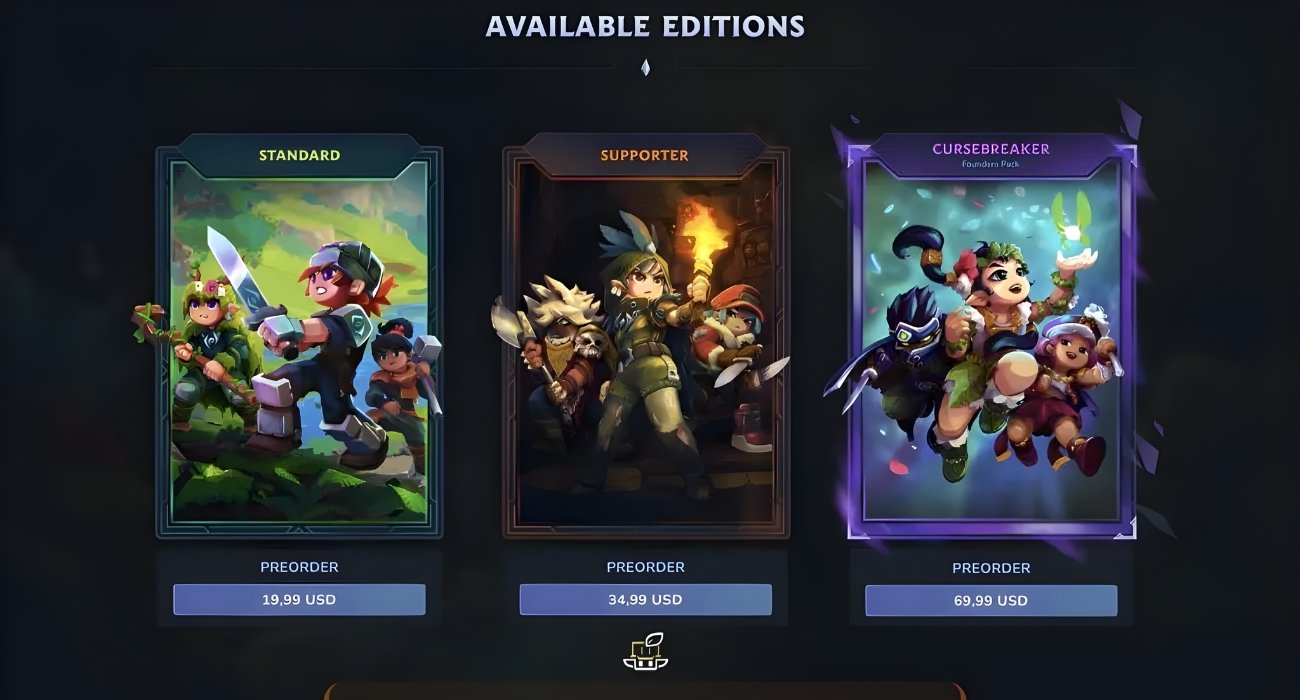
Task: Select the Standard edition card
Action: point(299,340)
